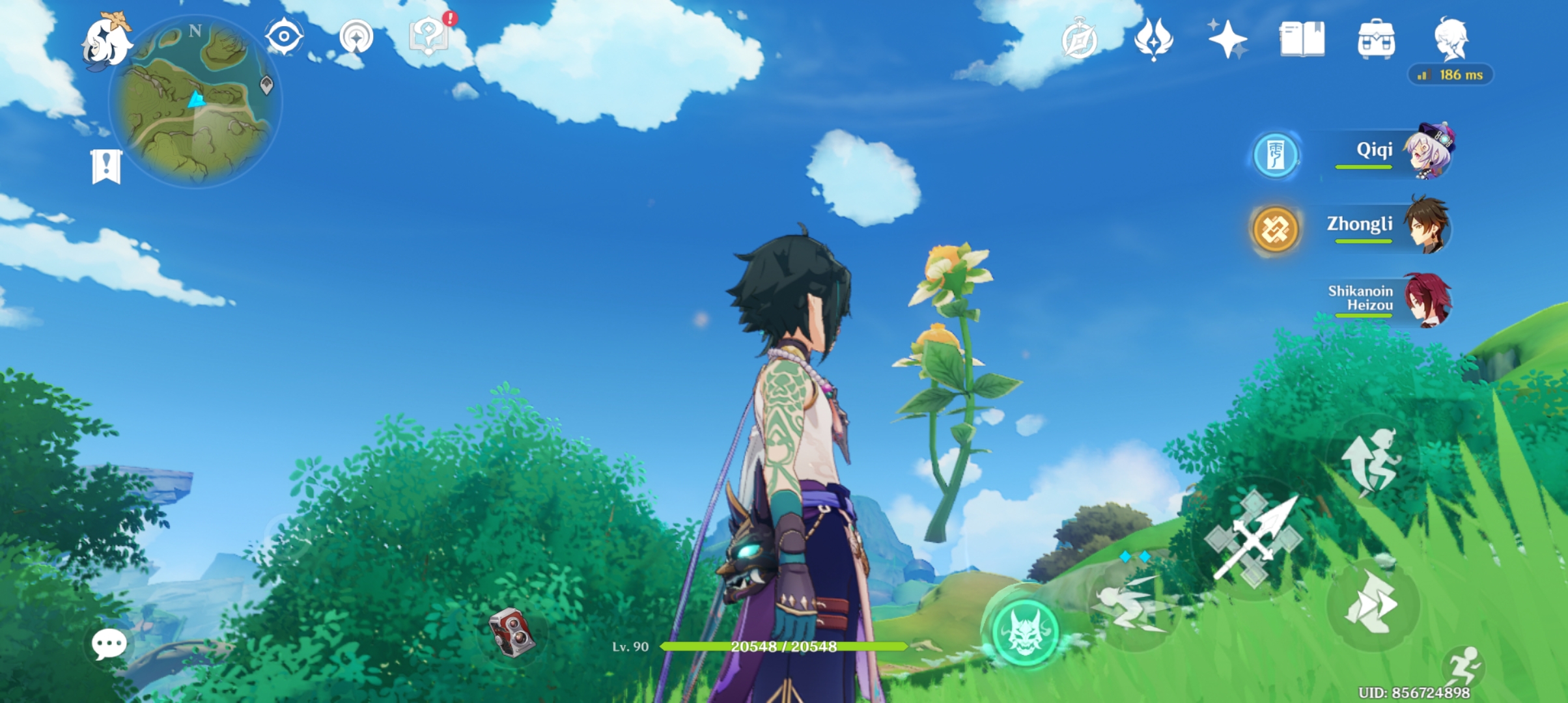Screen dimensions: 1568x703
Task: Open the Events page via compass icon
Action: pyautogui.click(x=1078, y=40)
